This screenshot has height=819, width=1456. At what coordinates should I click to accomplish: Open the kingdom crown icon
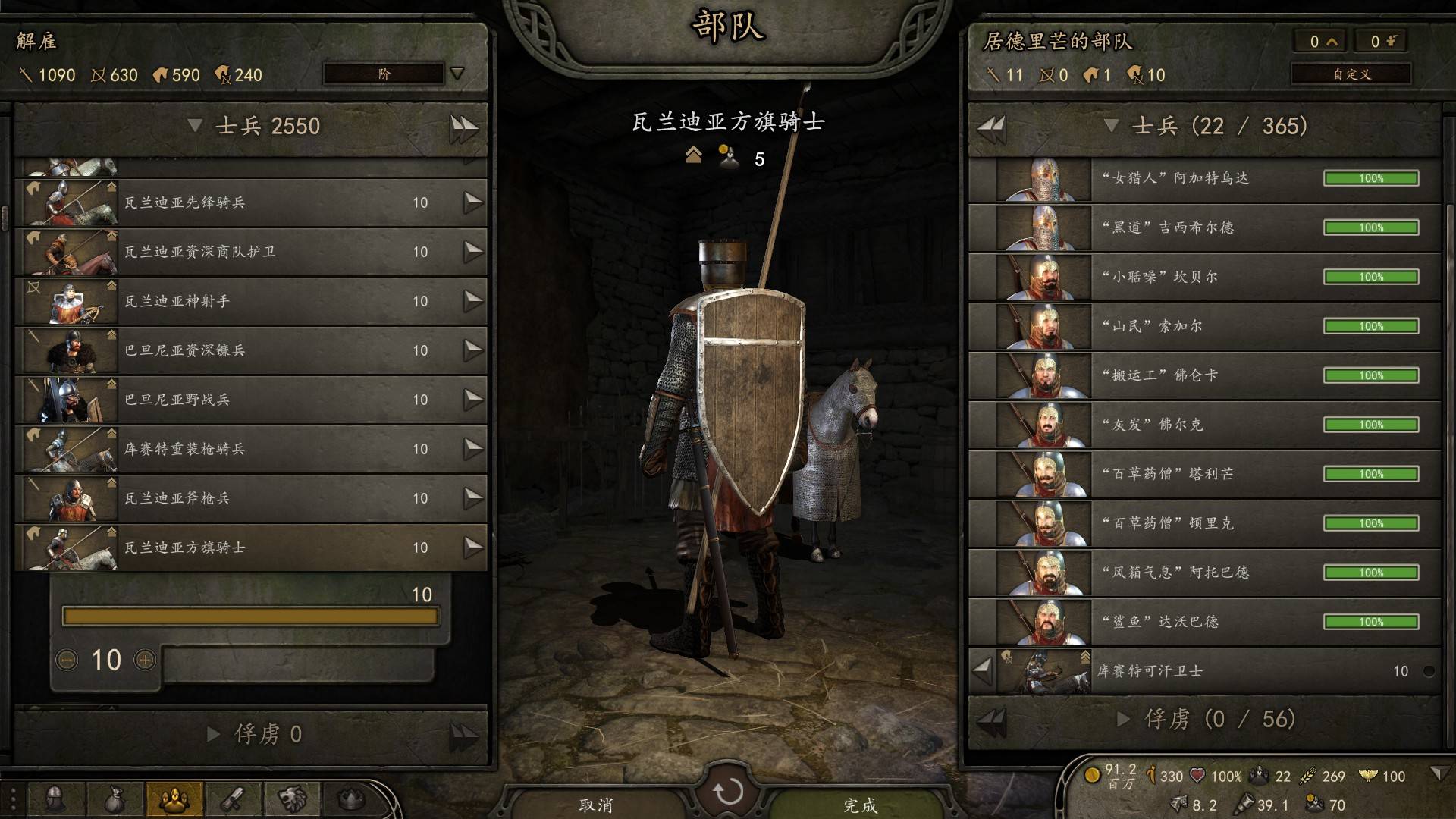coord(350,799)
